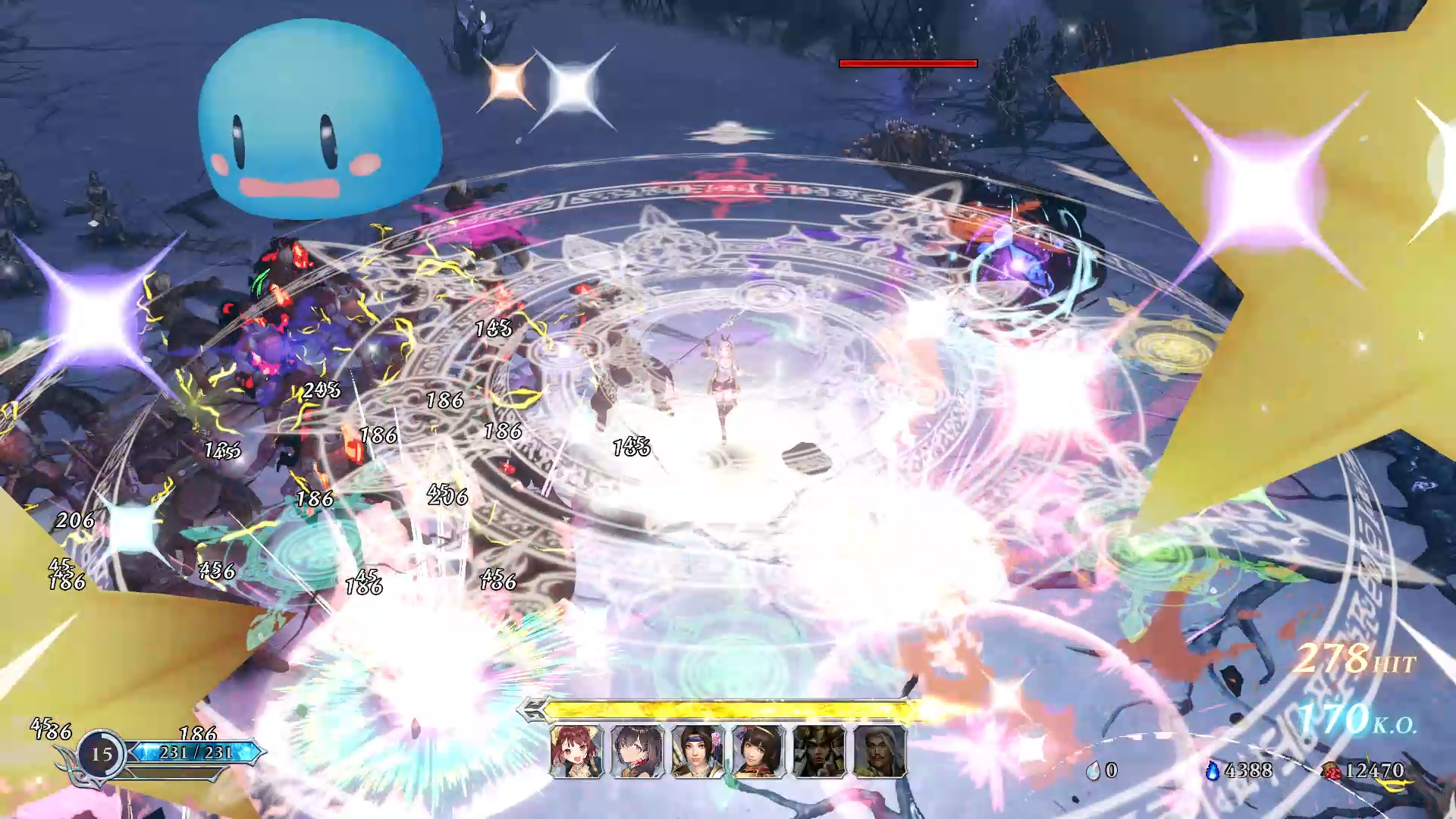
Task: Select the red-haired anime girl portrait
Action: pos(576,752)
